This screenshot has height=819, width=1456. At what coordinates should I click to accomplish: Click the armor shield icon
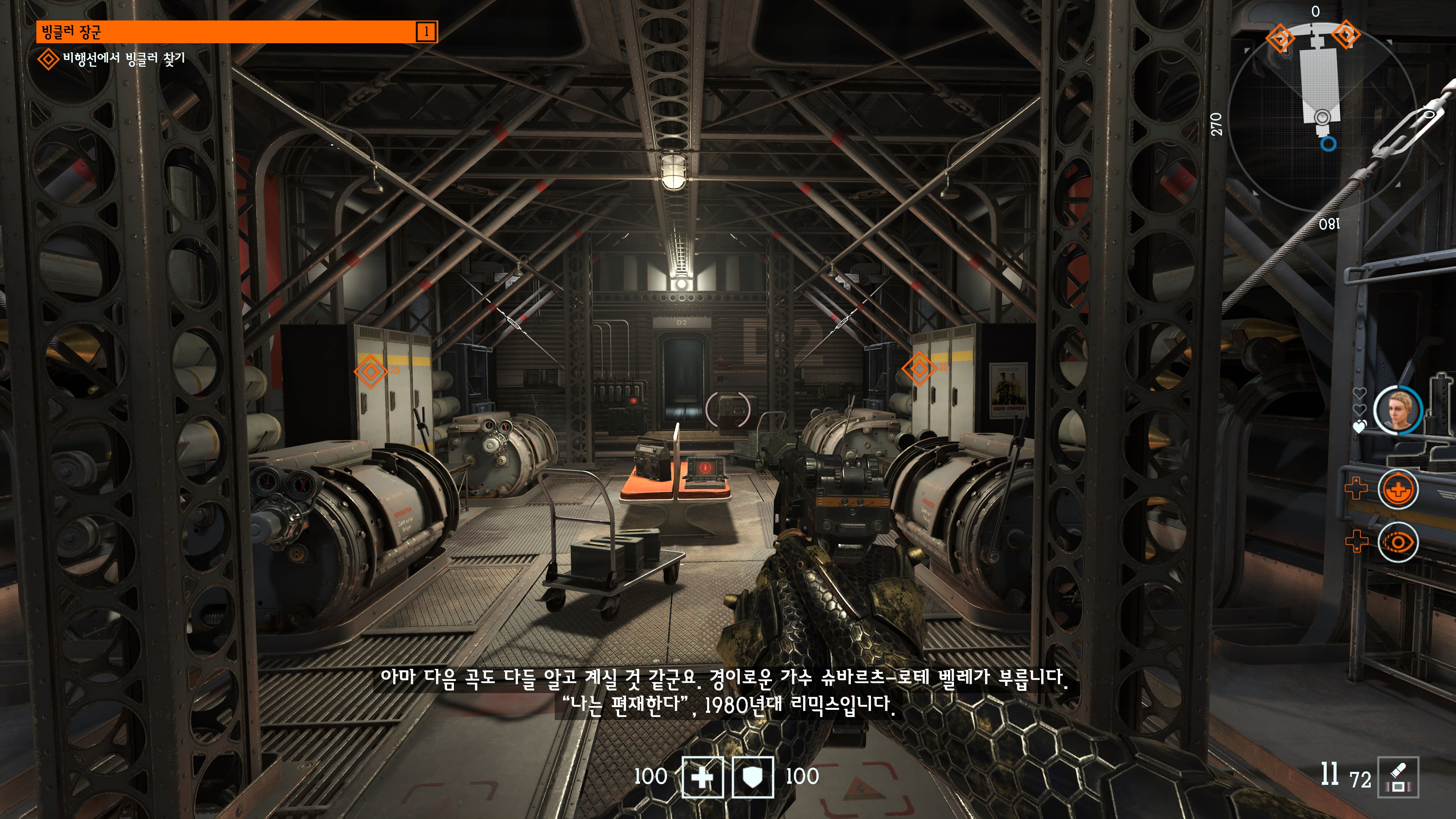[753, 777]
